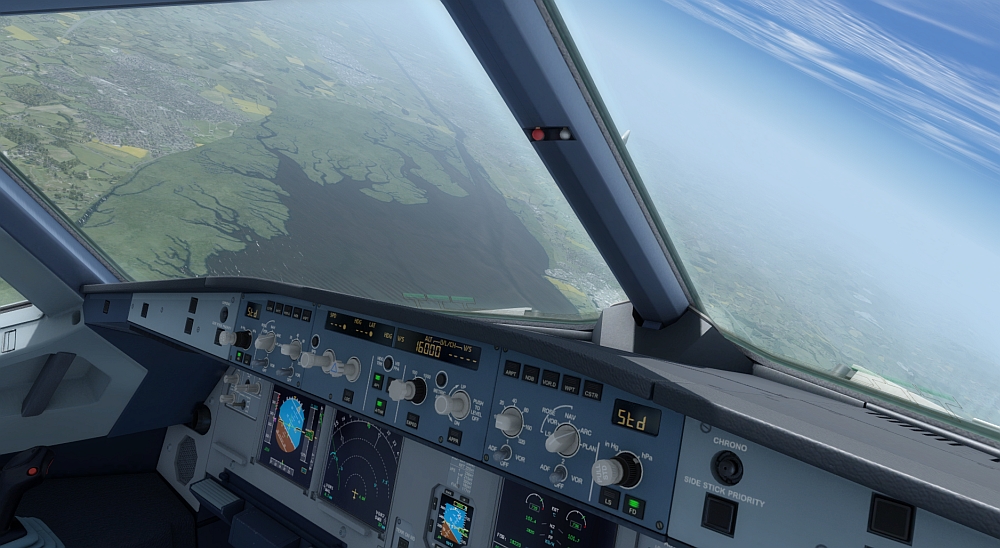Toggle the NDB display button

click(531, 373)
